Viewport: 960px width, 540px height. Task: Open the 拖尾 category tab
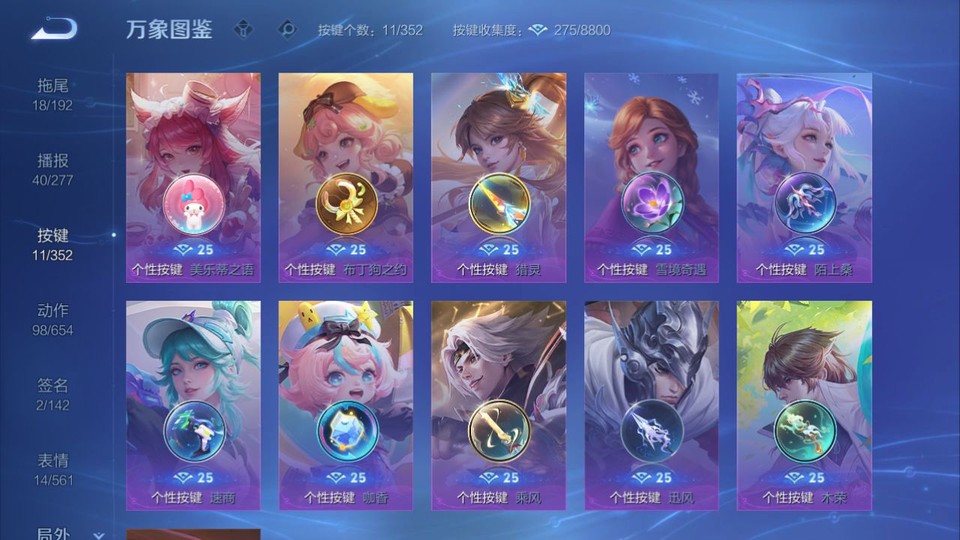tap(53, 94)
